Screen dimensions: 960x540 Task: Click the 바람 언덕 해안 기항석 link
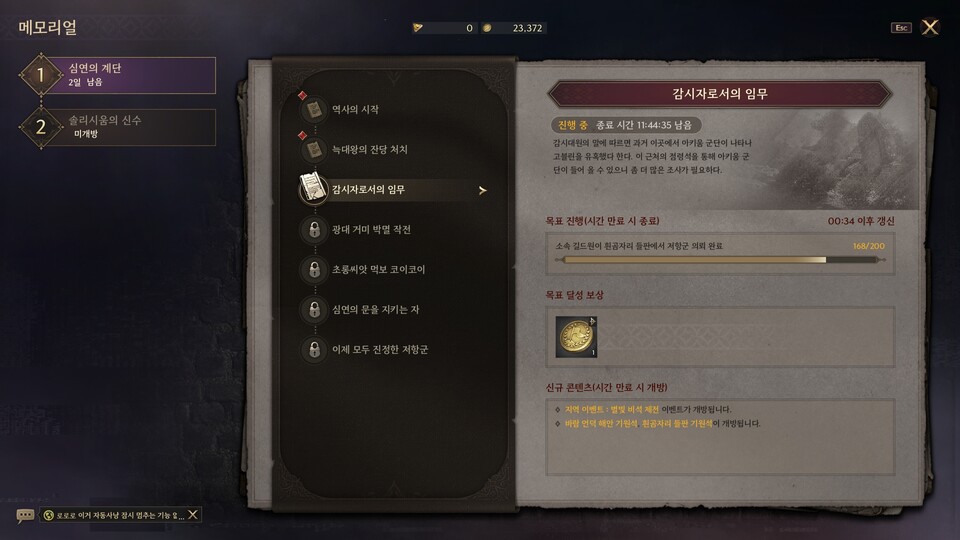pyautogui.click(x=600, y=424)
